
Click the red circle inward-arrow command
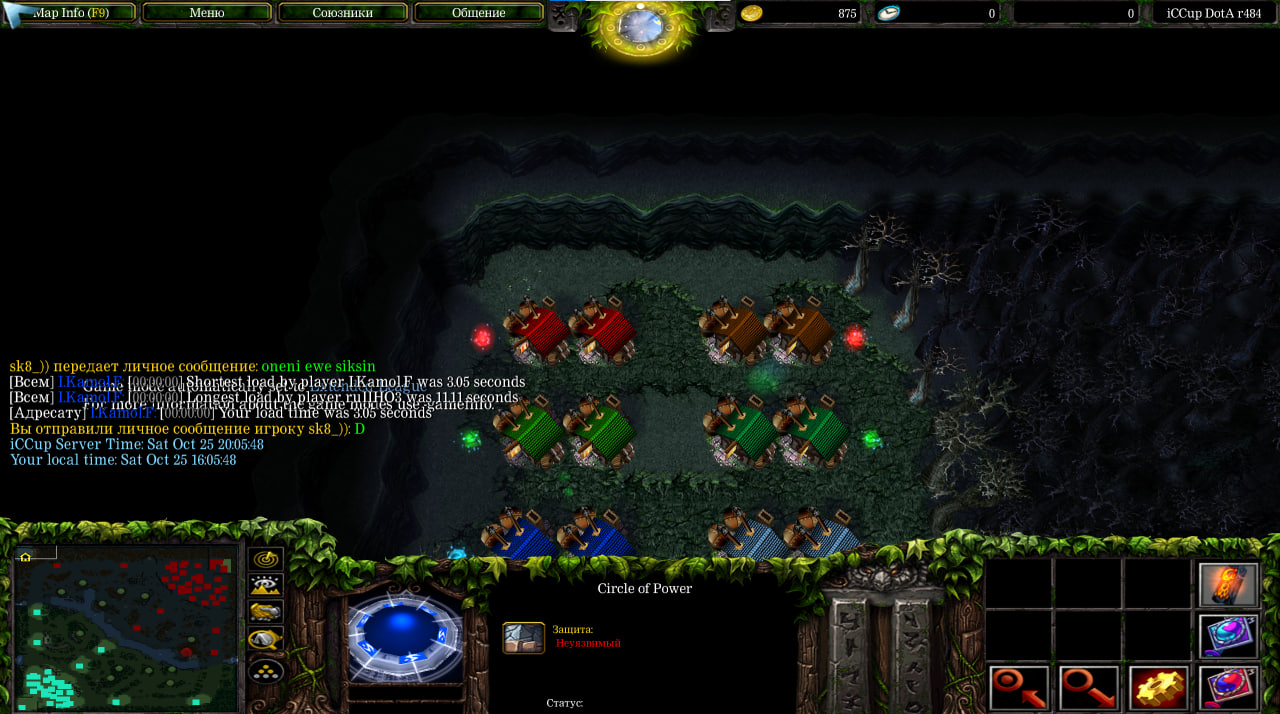point(1019,688)
